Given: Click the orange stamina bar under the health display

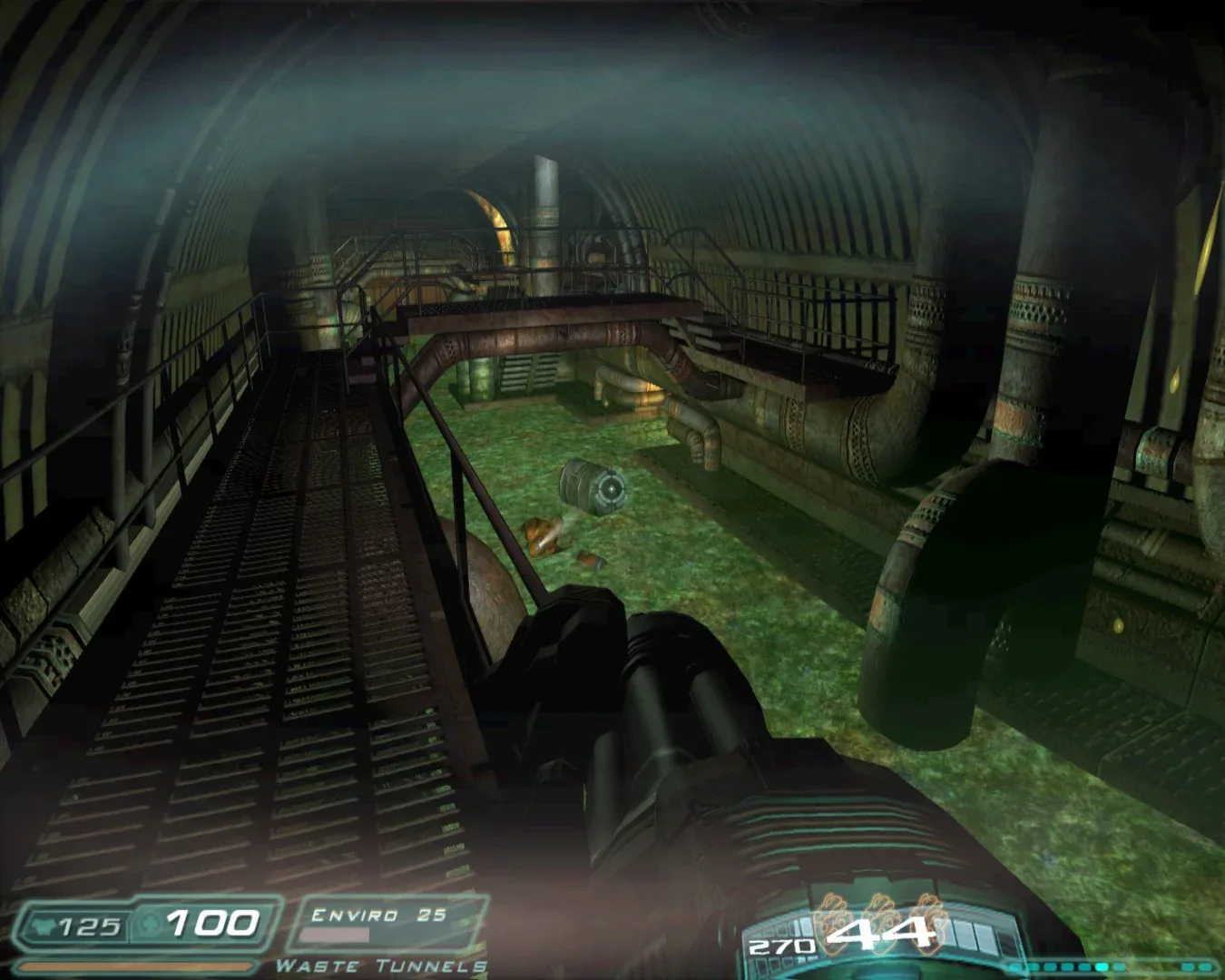Looking at the screenshot, I should coord(137,965).
